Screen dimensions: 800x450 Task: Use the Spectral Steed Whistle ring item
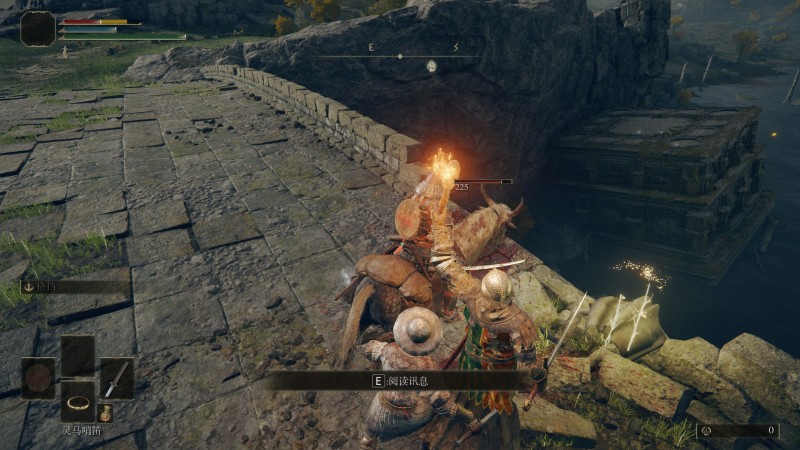77,402
